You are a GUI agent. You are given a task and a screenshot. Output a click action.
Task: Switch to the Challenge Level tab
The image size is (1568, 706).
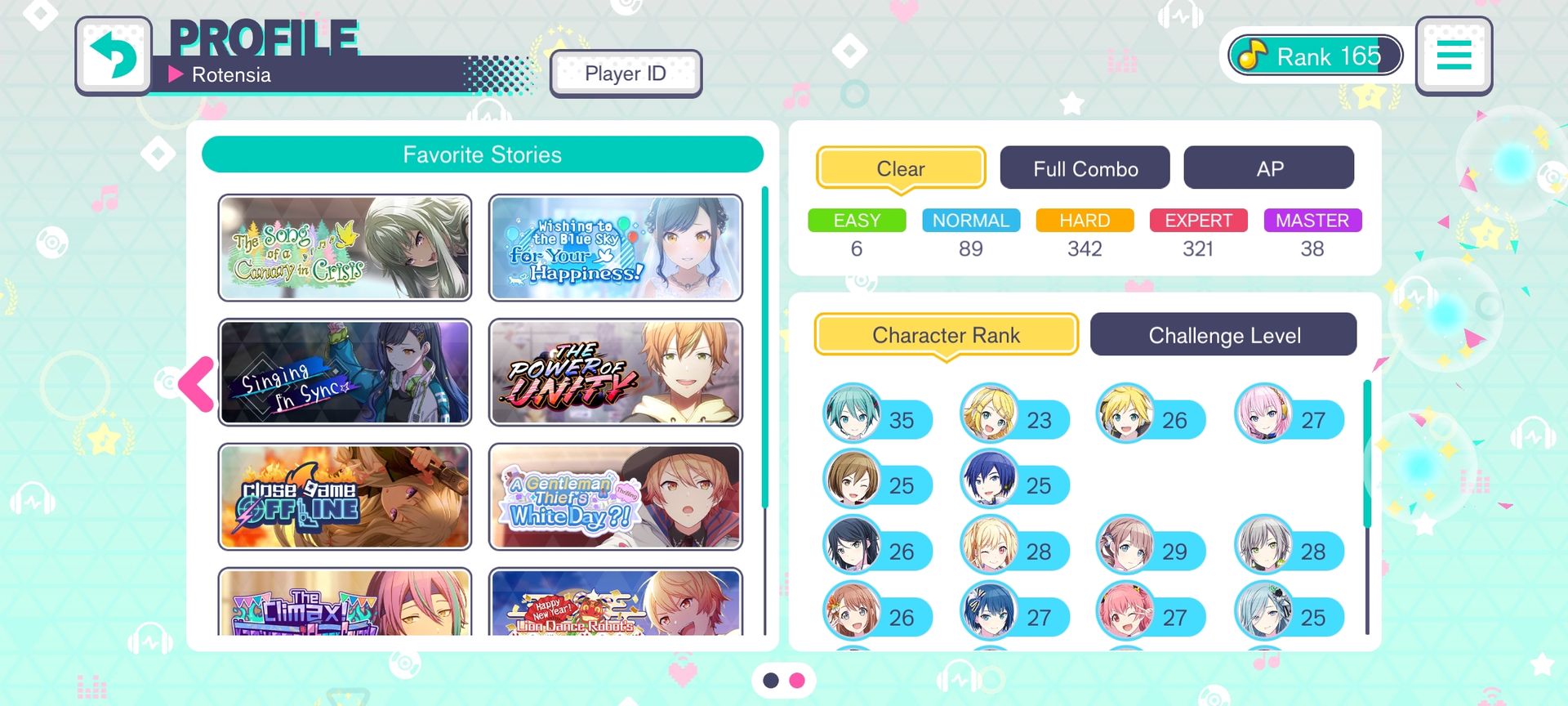coord(1223,335)
